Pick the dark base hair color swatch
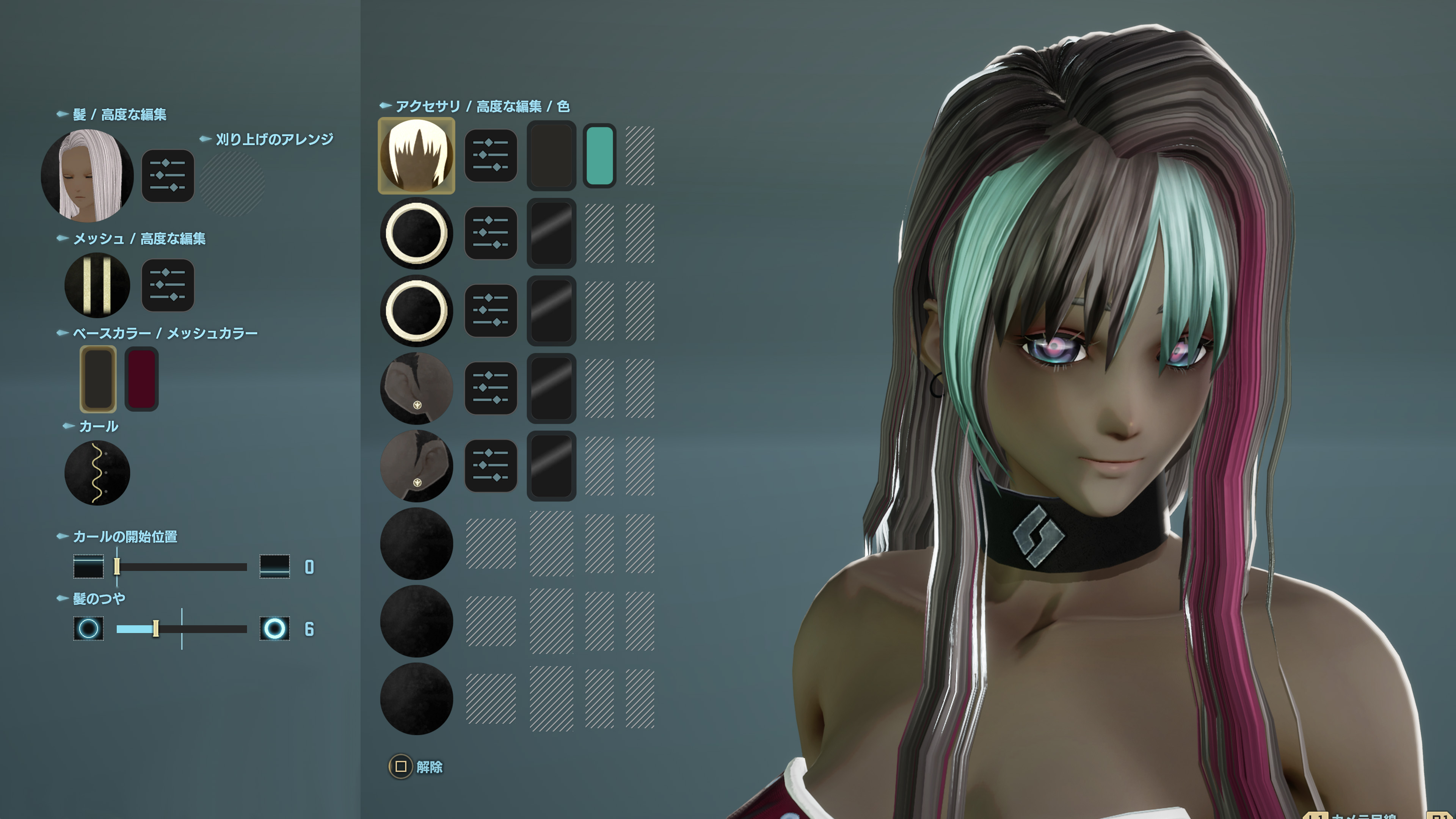 [98, 379]
